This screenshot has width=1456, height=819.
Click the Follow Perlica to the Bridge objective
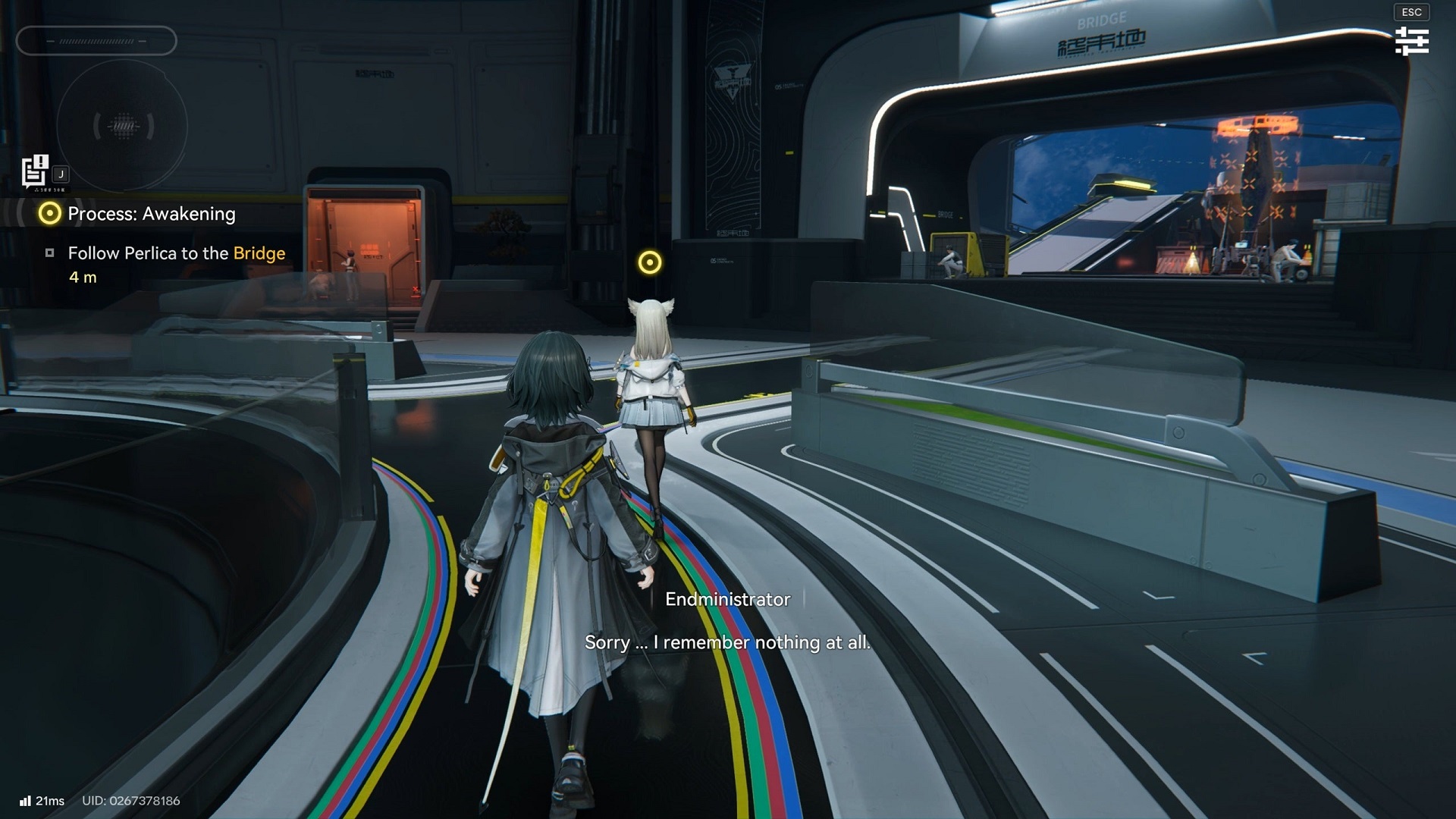click(176, 253)
